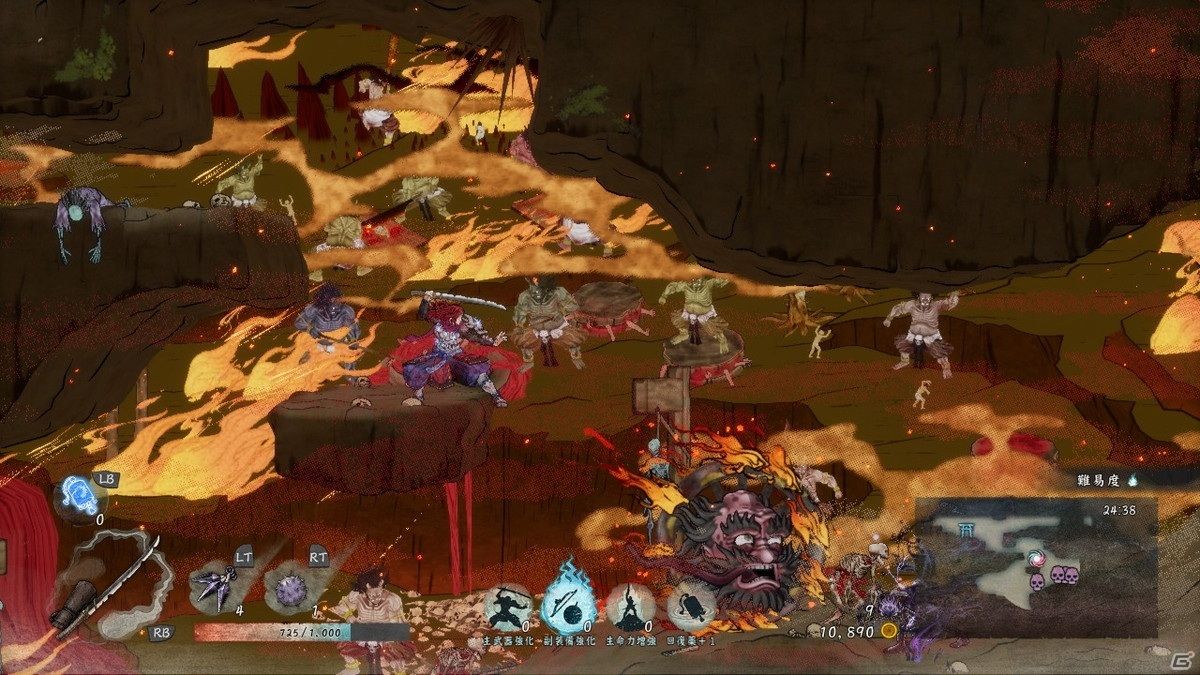Activate the 主武器強化 upgrade icon

[x=508, y=607]
